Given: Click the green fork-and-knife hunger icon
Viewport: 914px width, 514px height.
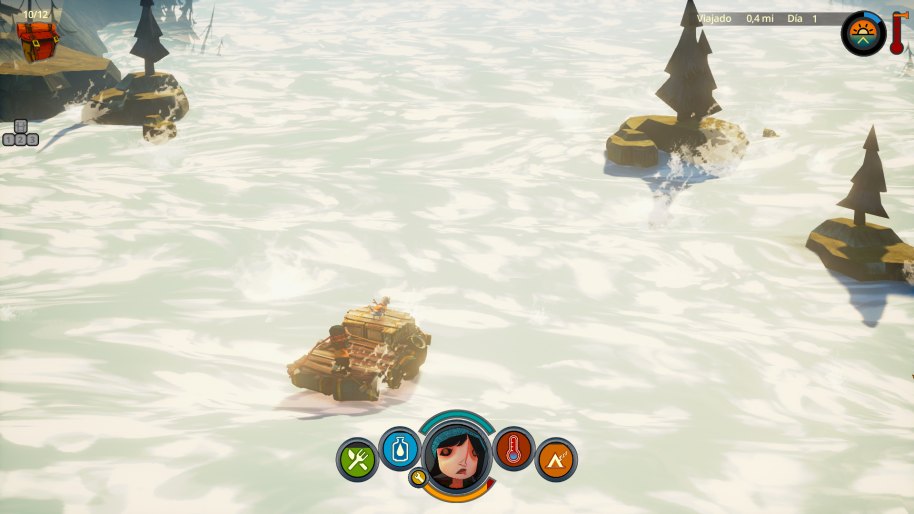Looking at the screenshot, I should coord(357,460).
